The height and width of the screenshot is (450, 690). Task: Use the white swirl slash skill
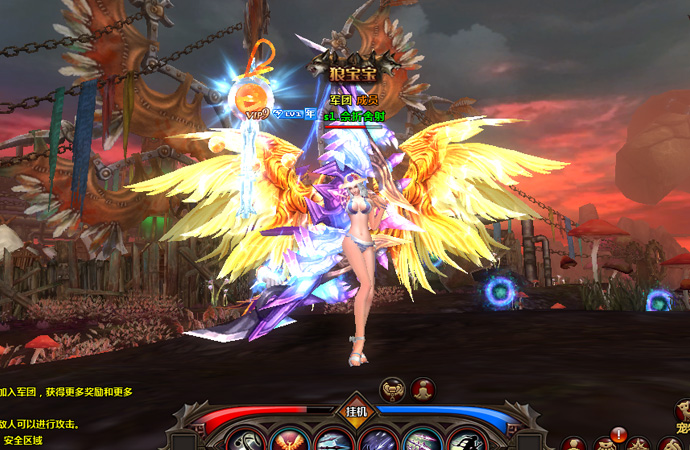tap(244, 441)
